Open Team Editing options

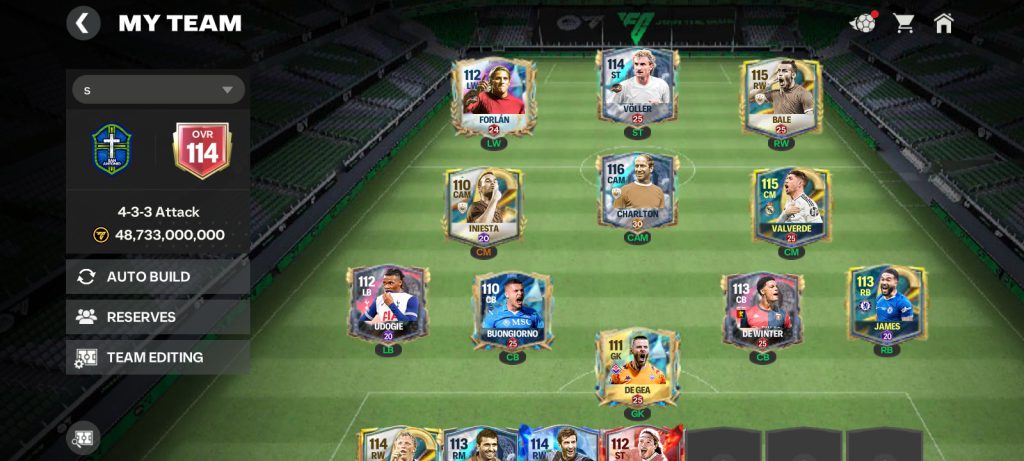(x=158, y=357)
